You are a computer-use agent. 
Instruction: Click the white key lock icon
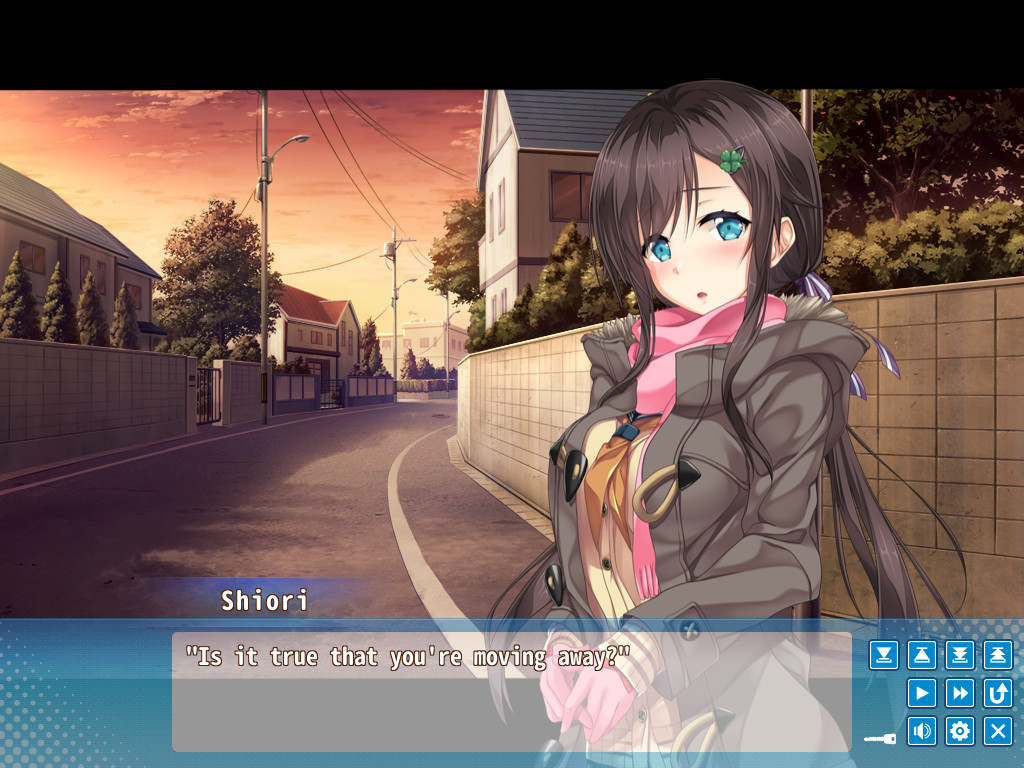[x=880, y=739]
